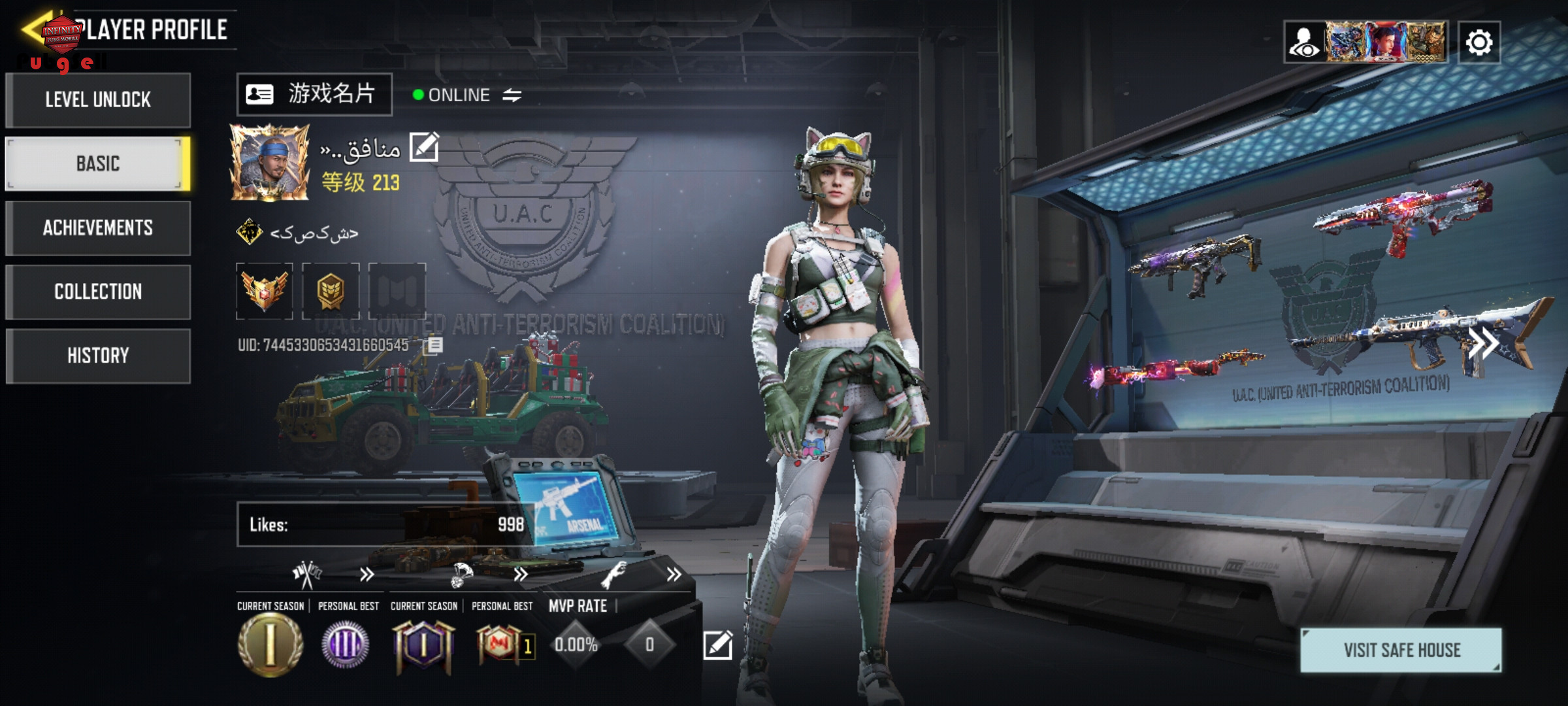The width and height of the screenshot is (1568, 706).
Task: Expand multiplayer rank details arrow
Action: pyautogui.click(x=367, y=575)
